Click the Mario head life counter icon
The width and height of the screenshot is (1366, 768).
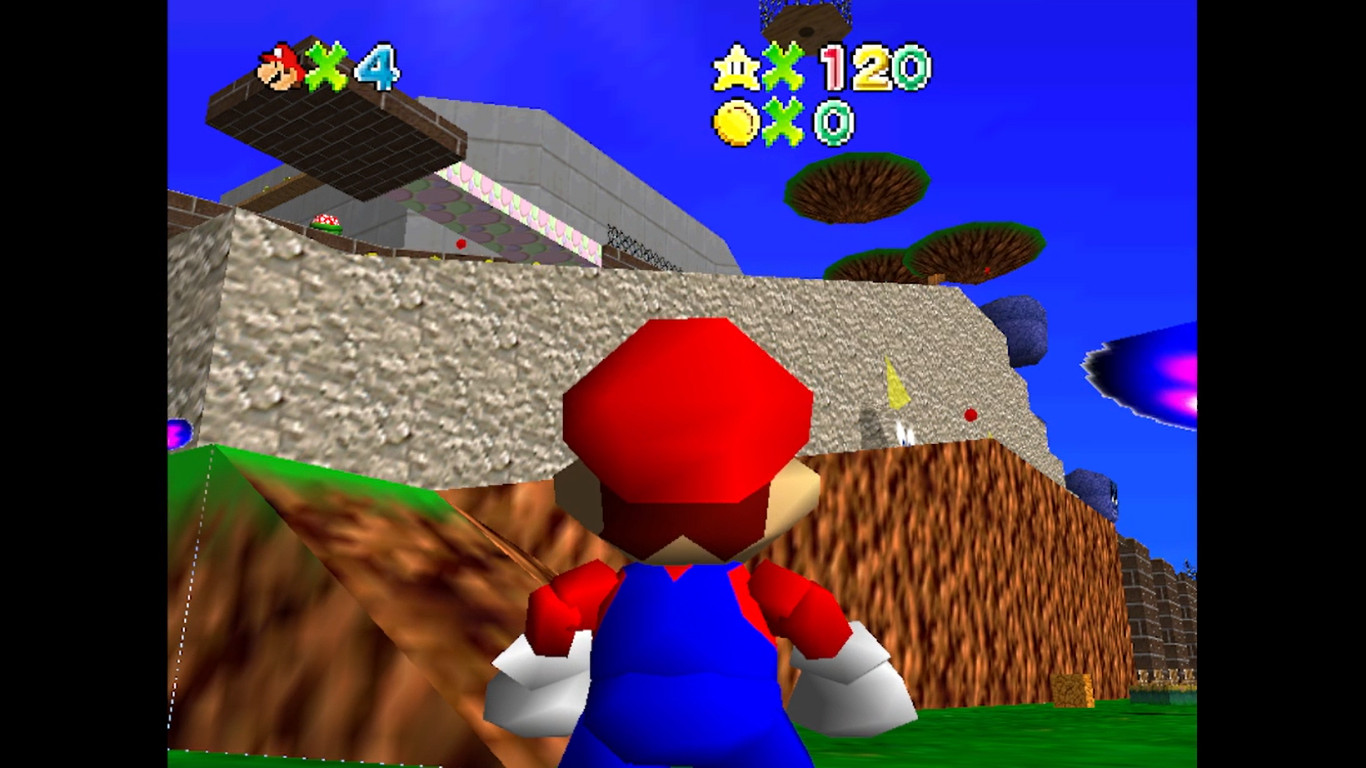pos(276,66)
